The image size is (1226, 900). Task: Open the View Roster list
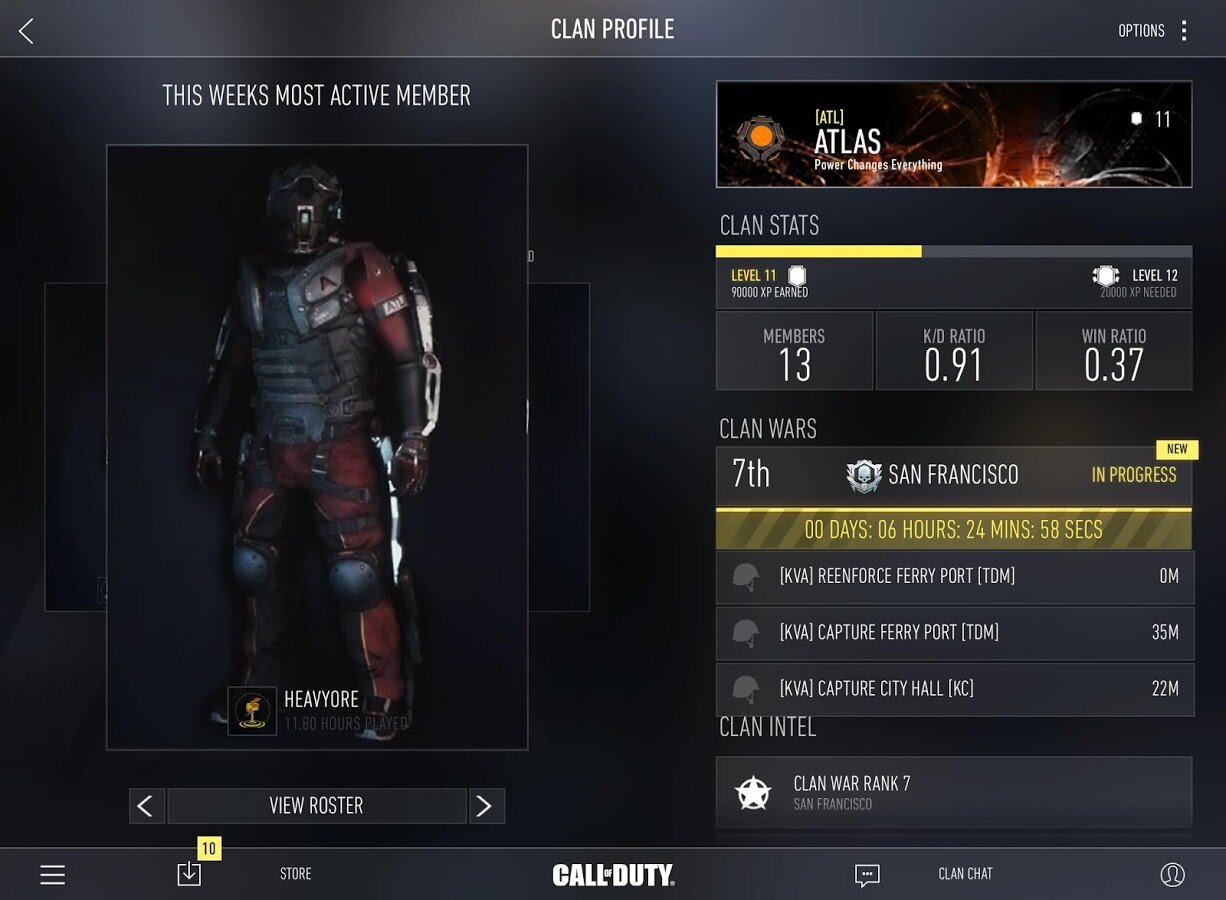316,806
